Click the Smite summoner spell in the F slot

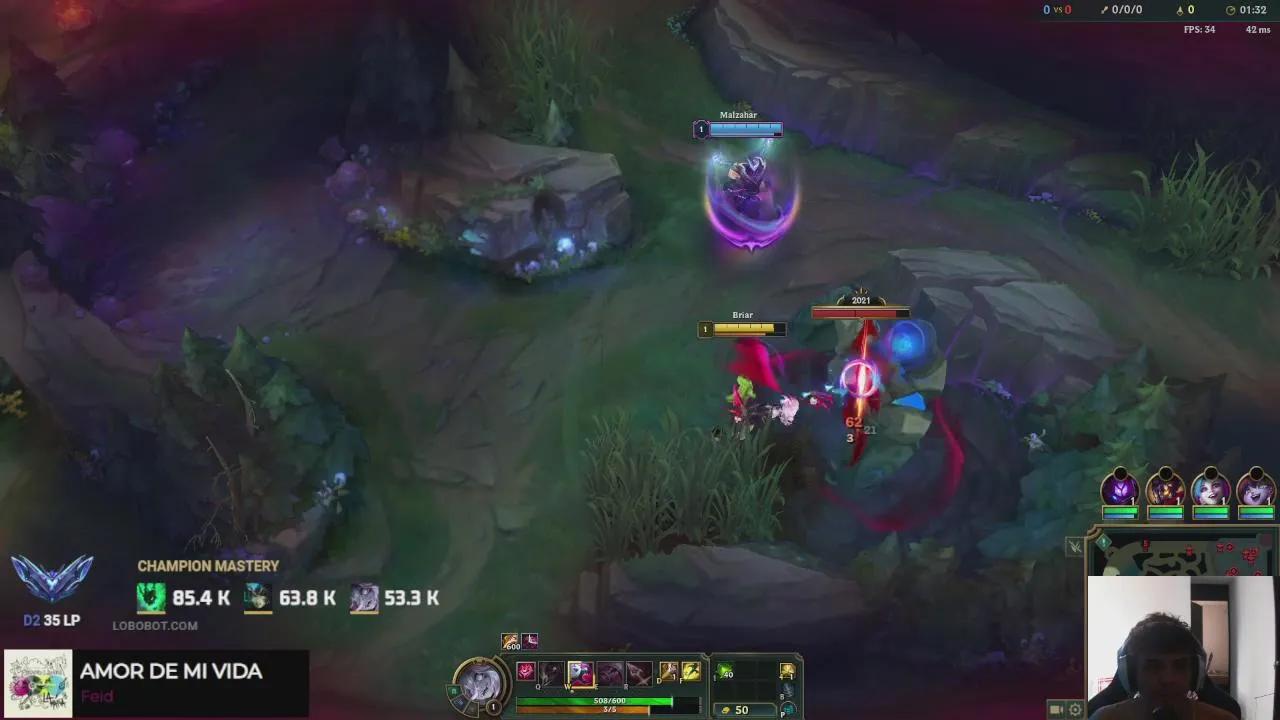pyautogui.click(x=692, y=671)
